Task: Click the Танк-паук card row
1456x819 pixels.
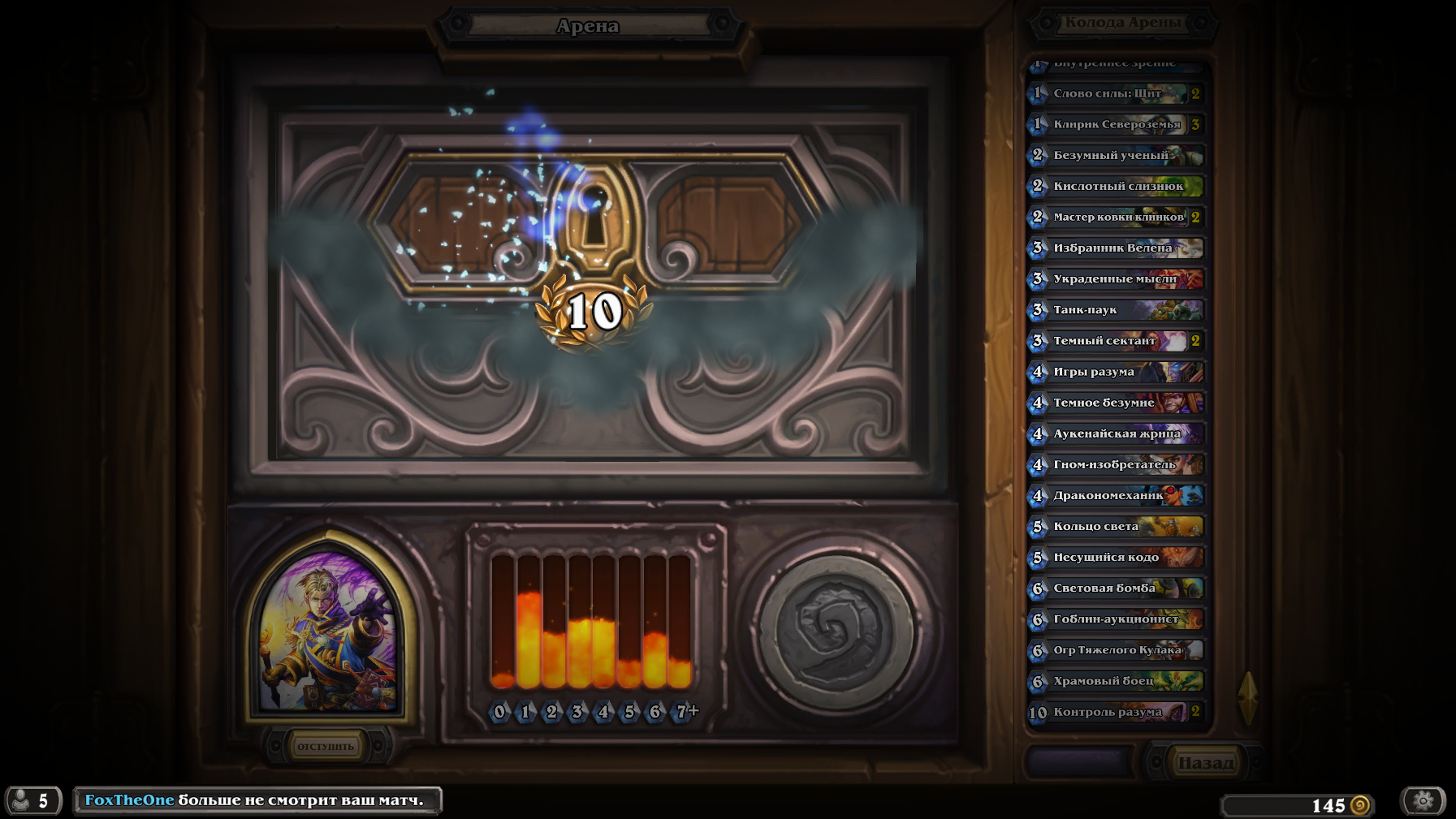Action: point(1116,309)
